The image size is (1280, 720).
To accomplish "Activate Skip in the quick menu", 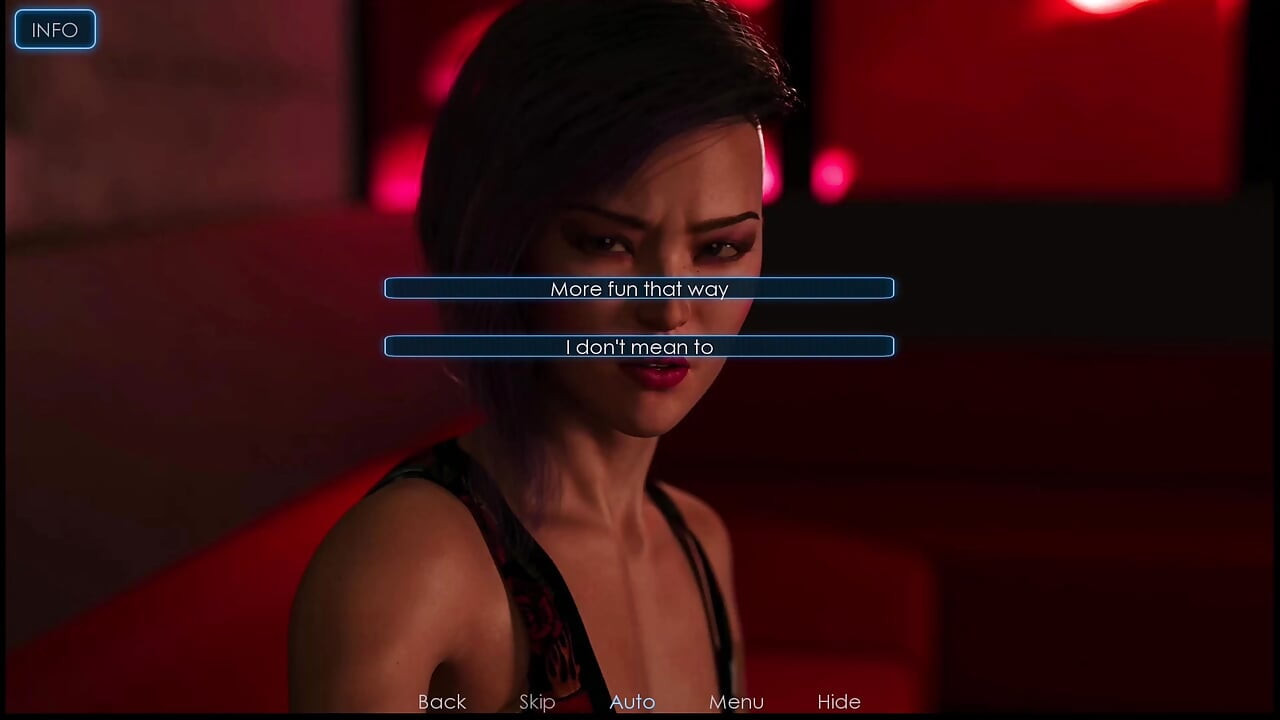I will (537, 702).
